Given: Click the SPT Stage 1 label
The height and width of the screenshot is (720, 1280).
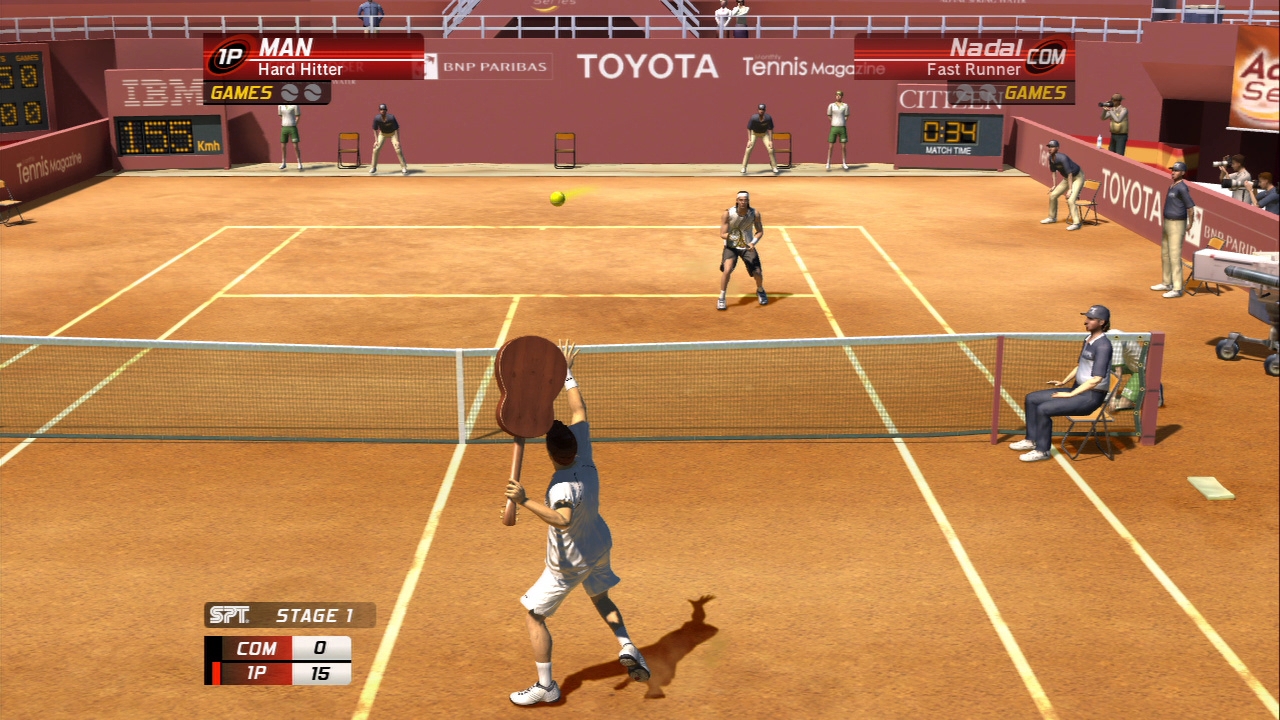Looking at the screenshot, I should (289, 615).
